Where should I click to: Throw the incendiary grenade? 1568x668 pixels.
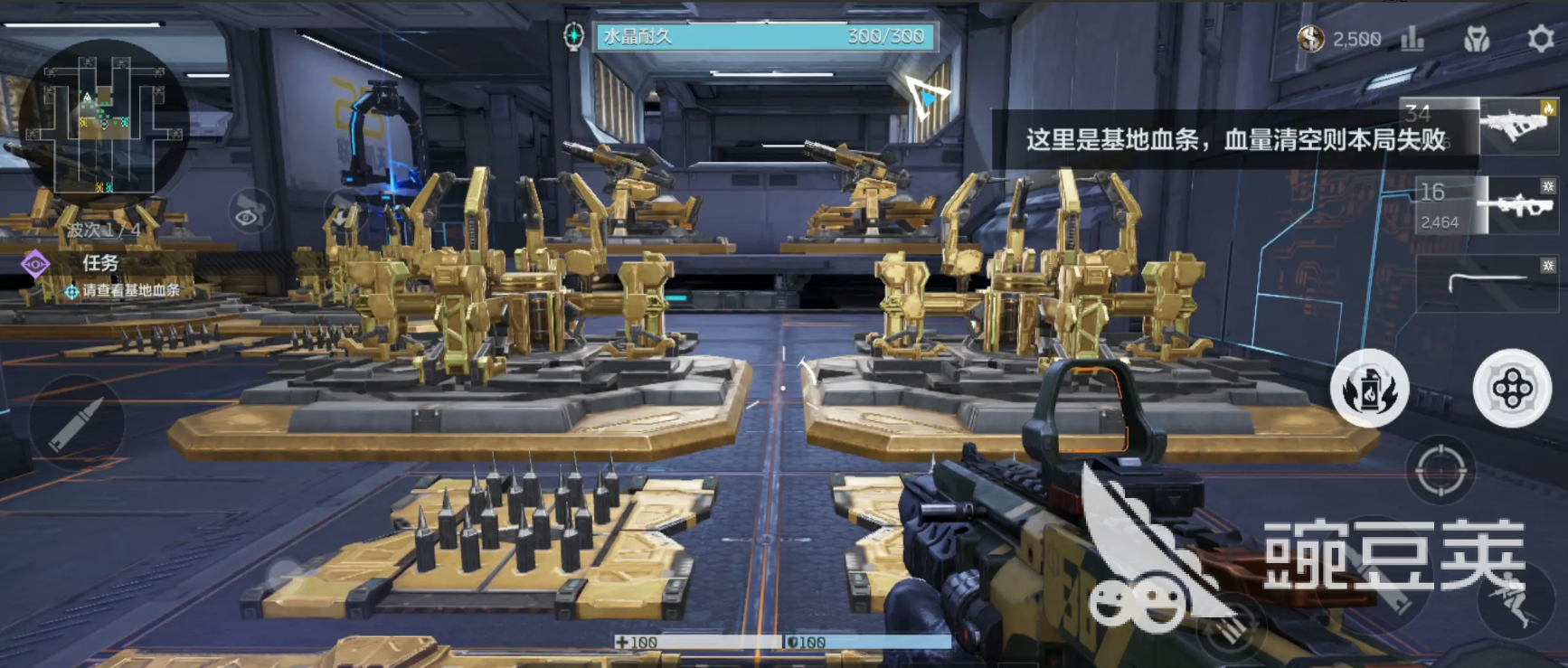pos(1369,390)
